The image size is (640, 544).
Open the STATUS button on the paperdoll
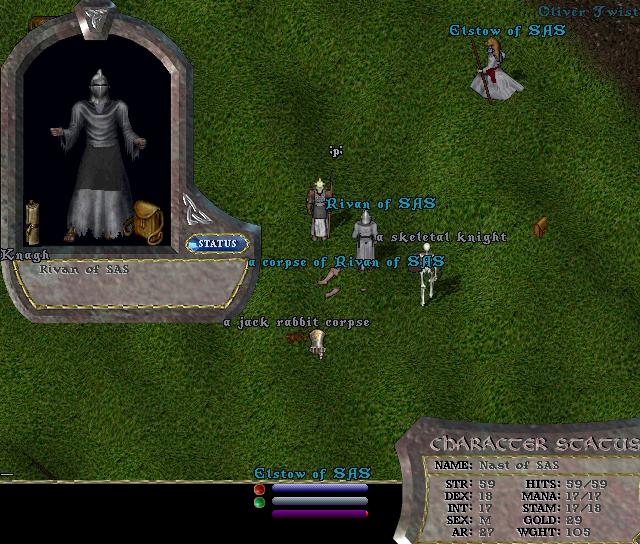coord(217,244)
